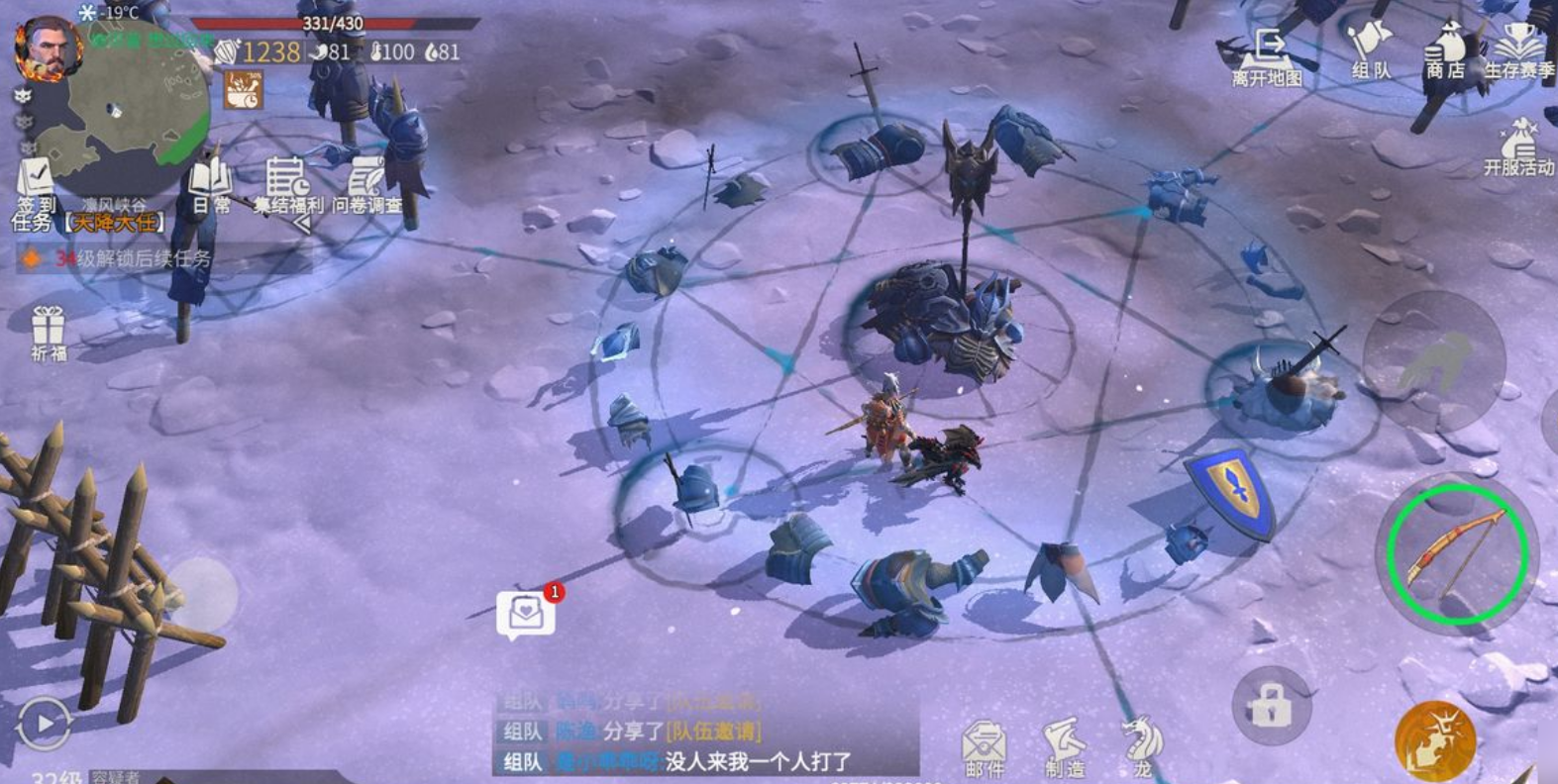The width and height of the screenshot is (1558, 784).
Task: Open the 签到 daily check-in
Action: click(x=36, y=184)
